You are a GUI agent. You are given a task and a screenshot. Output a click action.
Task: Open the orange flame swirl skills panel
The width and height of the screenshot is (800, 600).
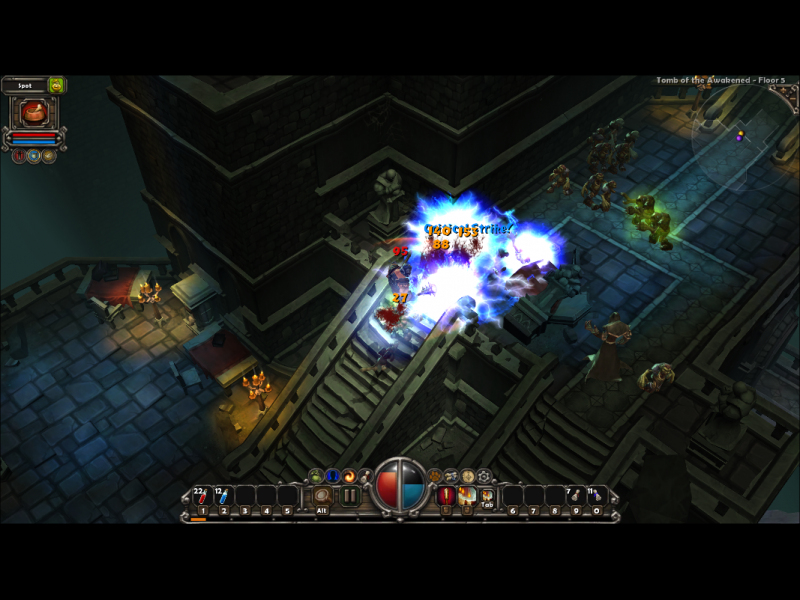350,476
